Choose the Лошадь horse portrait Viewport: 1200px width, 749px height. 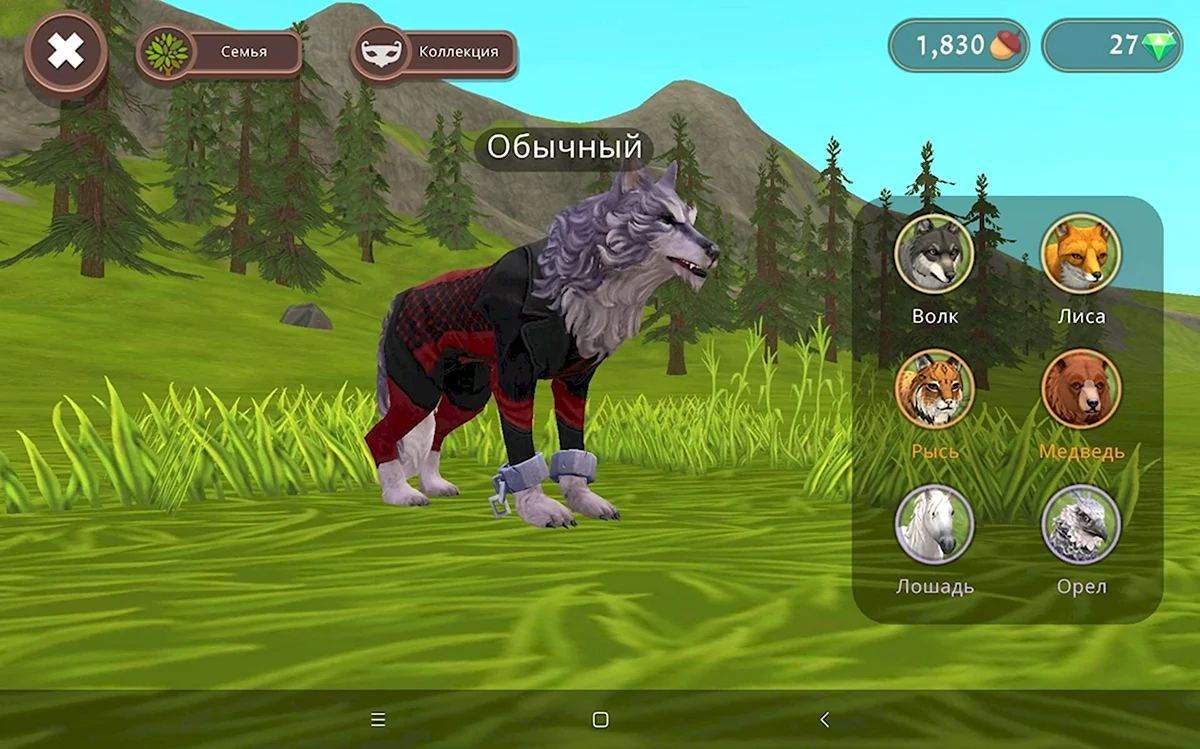(934, 524)
